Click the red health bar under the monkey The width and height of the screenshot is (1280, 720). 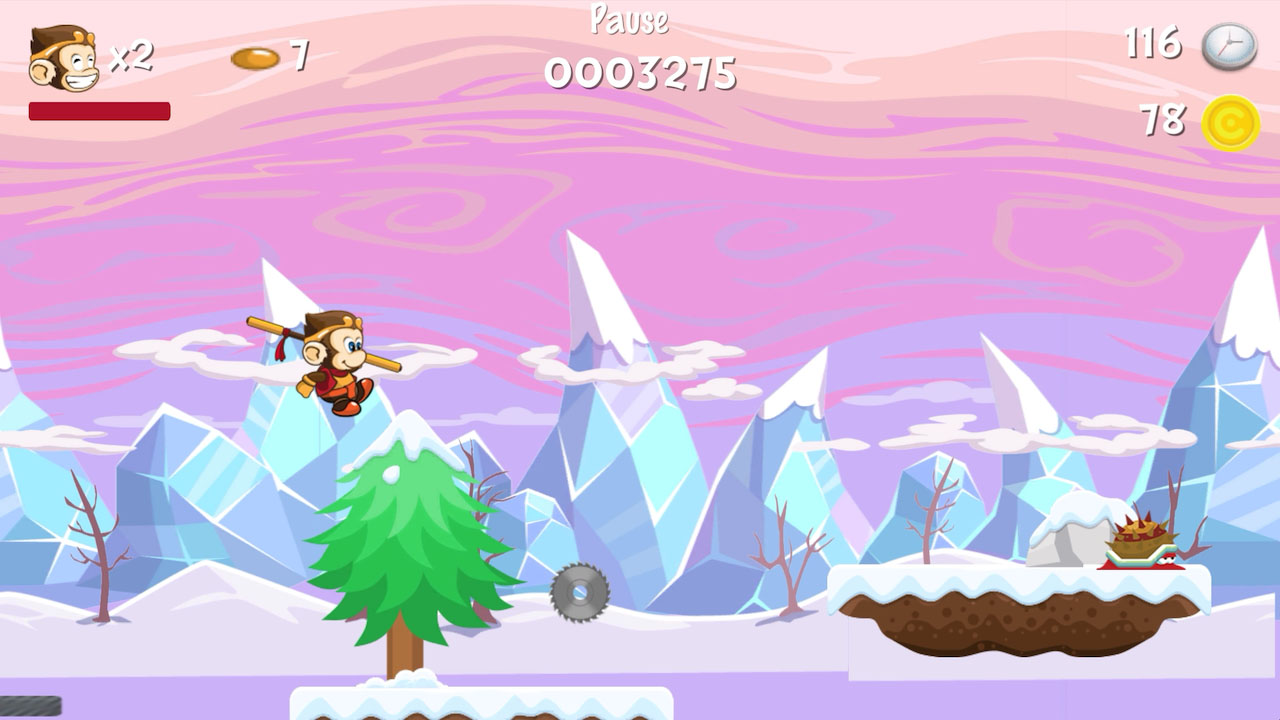pyautogui.click(x=100, y=110)
